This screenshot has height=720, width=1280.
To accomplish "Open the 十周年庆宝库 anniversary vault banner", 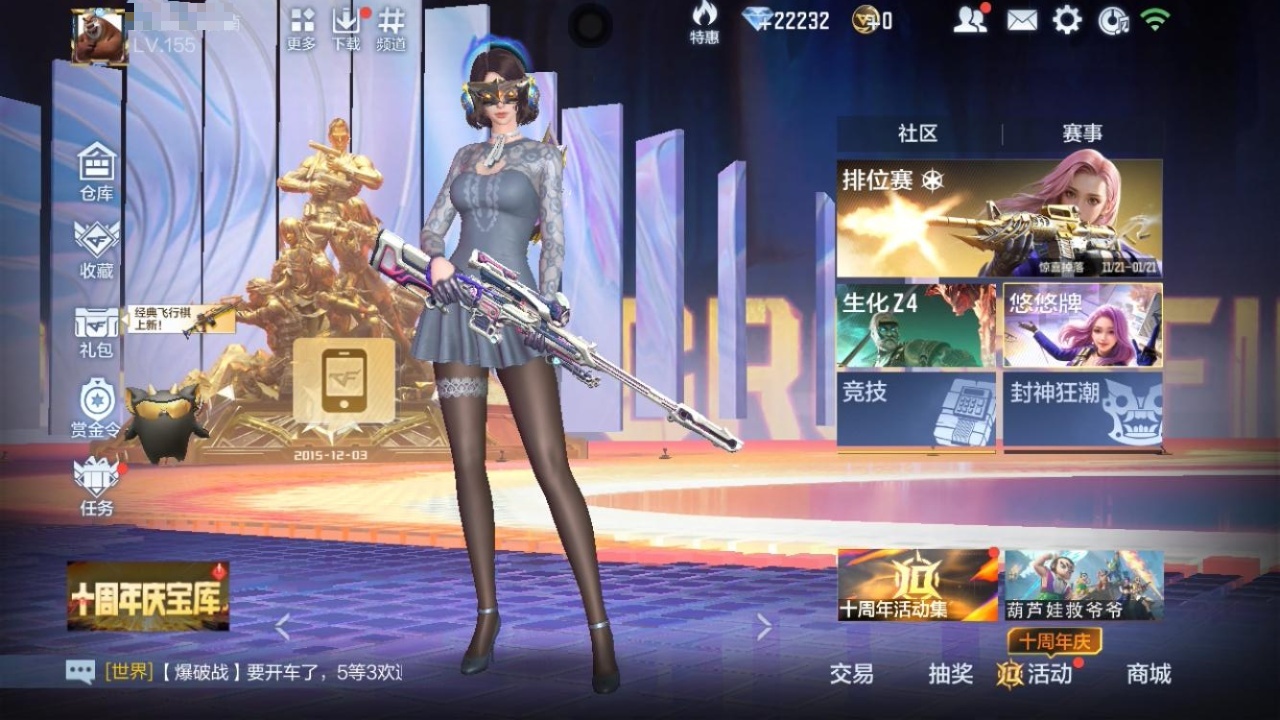I will pos(148,596).
